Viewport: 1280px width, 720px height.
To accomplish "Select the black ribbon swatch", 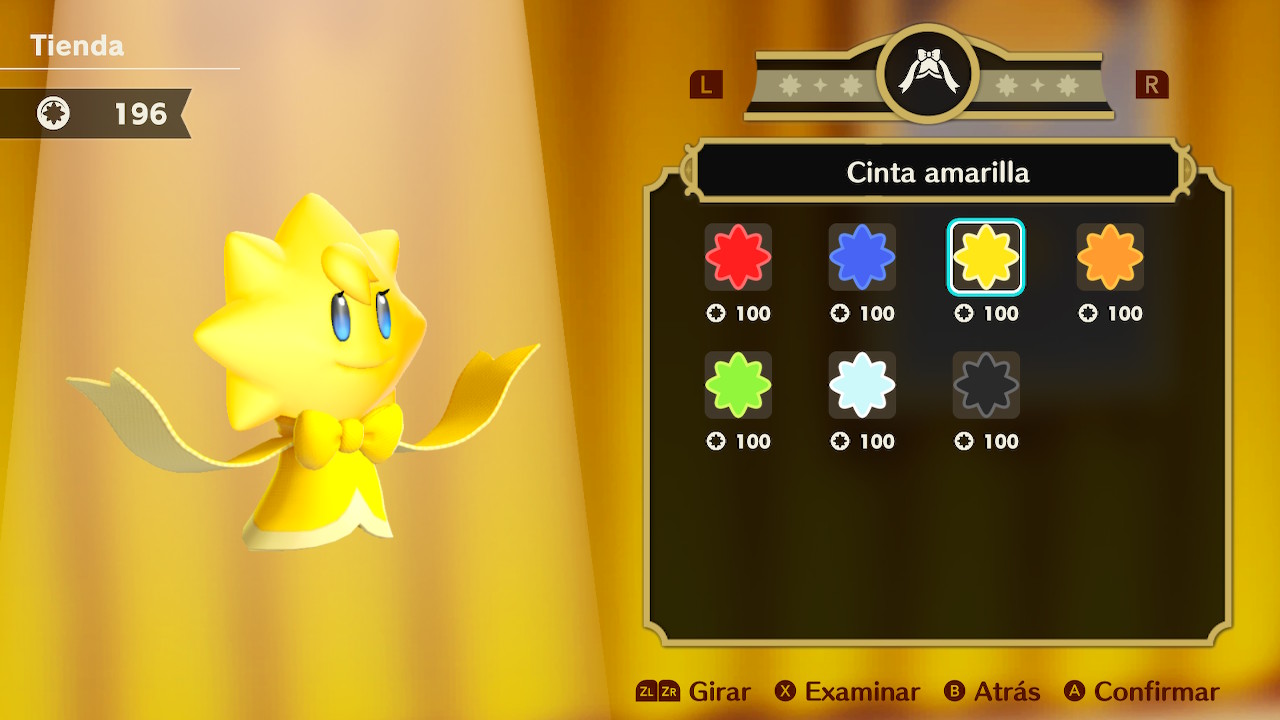I will [x=986, y=385].
